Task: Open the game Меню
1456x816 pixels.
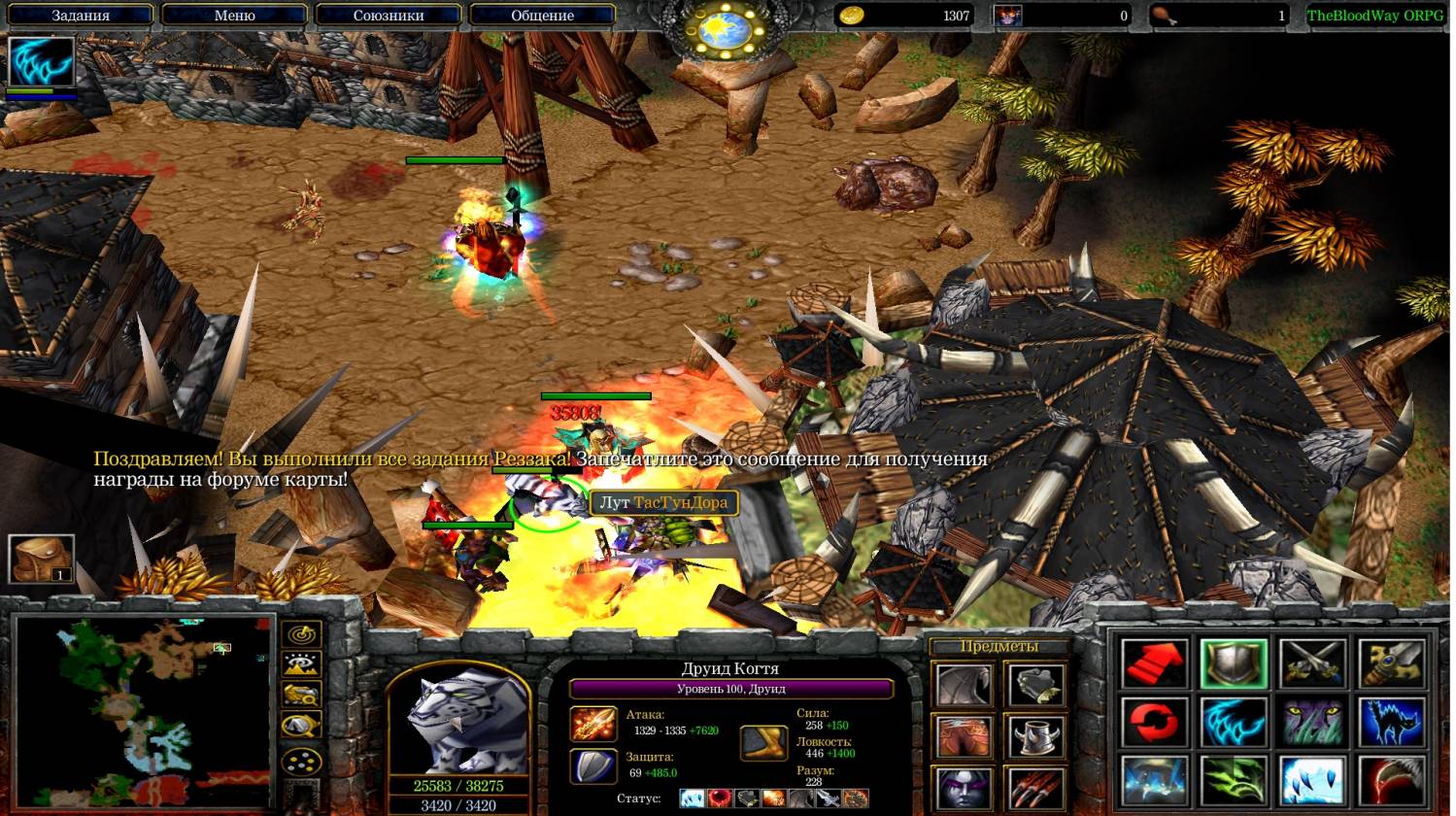Action: [x=234, y=16]
